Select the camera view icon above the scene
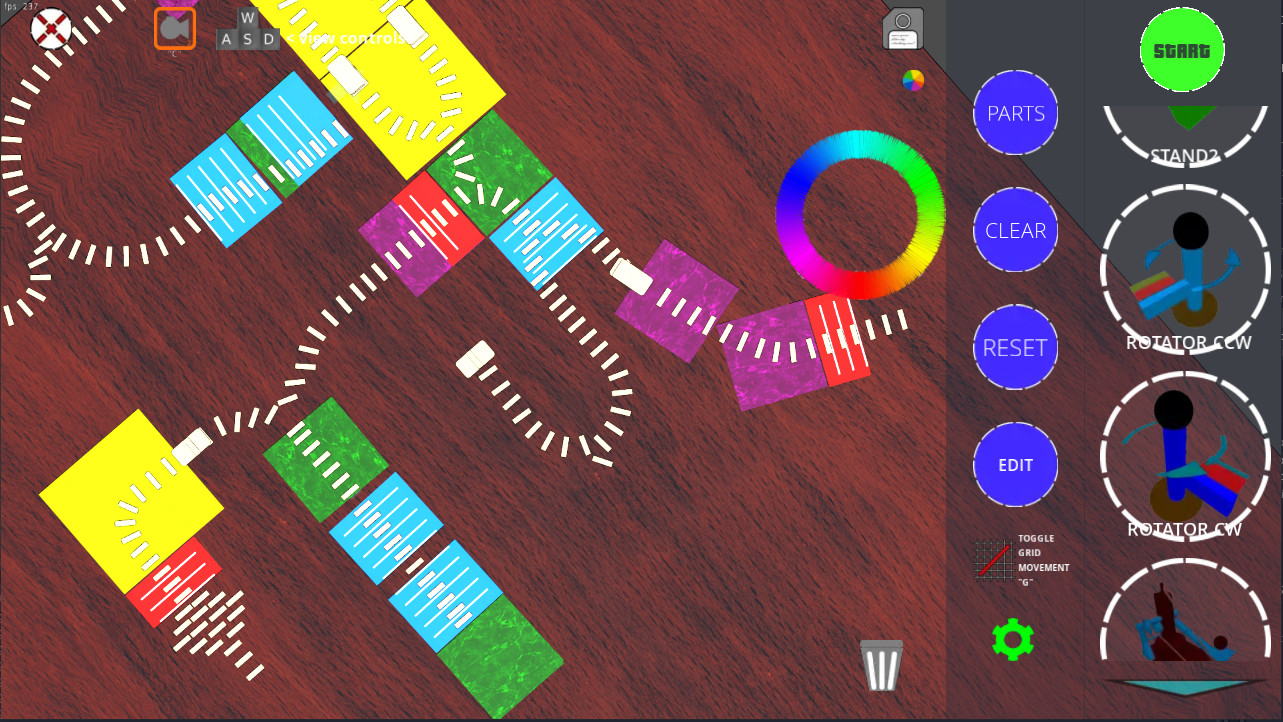The image size is (1283, 722). pyautogui.click(x=174, y=28)
